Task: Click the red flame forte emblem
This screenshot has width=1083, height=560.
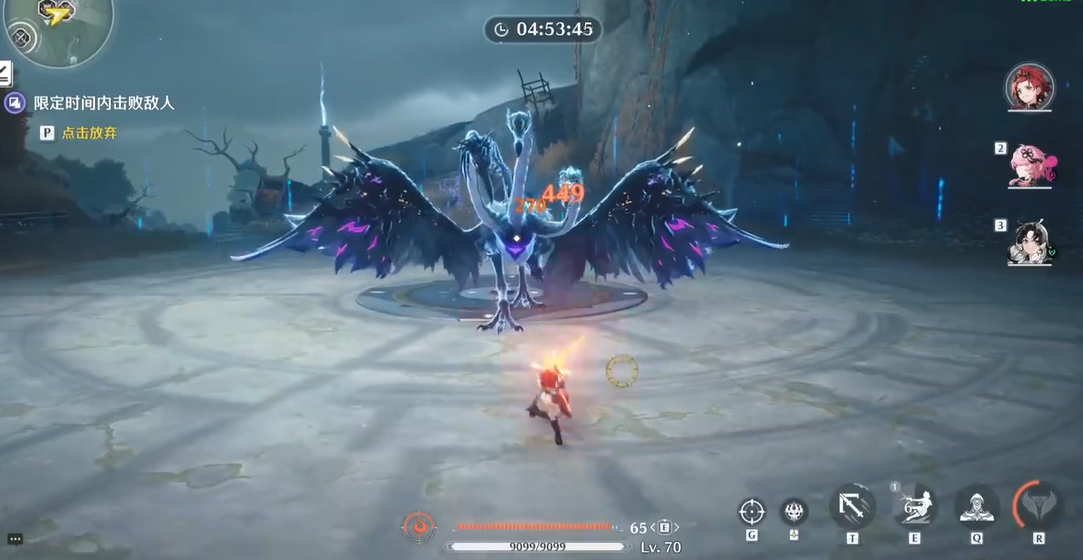Action: click(x=419, y=526)
